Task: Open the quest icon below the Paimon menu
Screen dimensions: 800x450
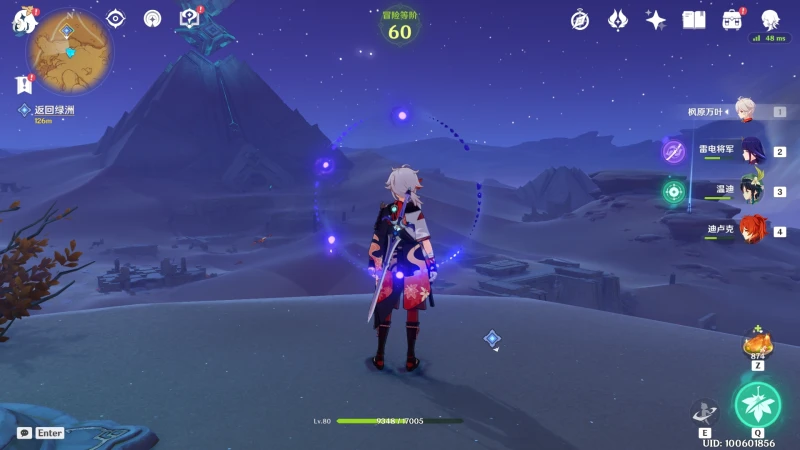Action: point(23,85)
